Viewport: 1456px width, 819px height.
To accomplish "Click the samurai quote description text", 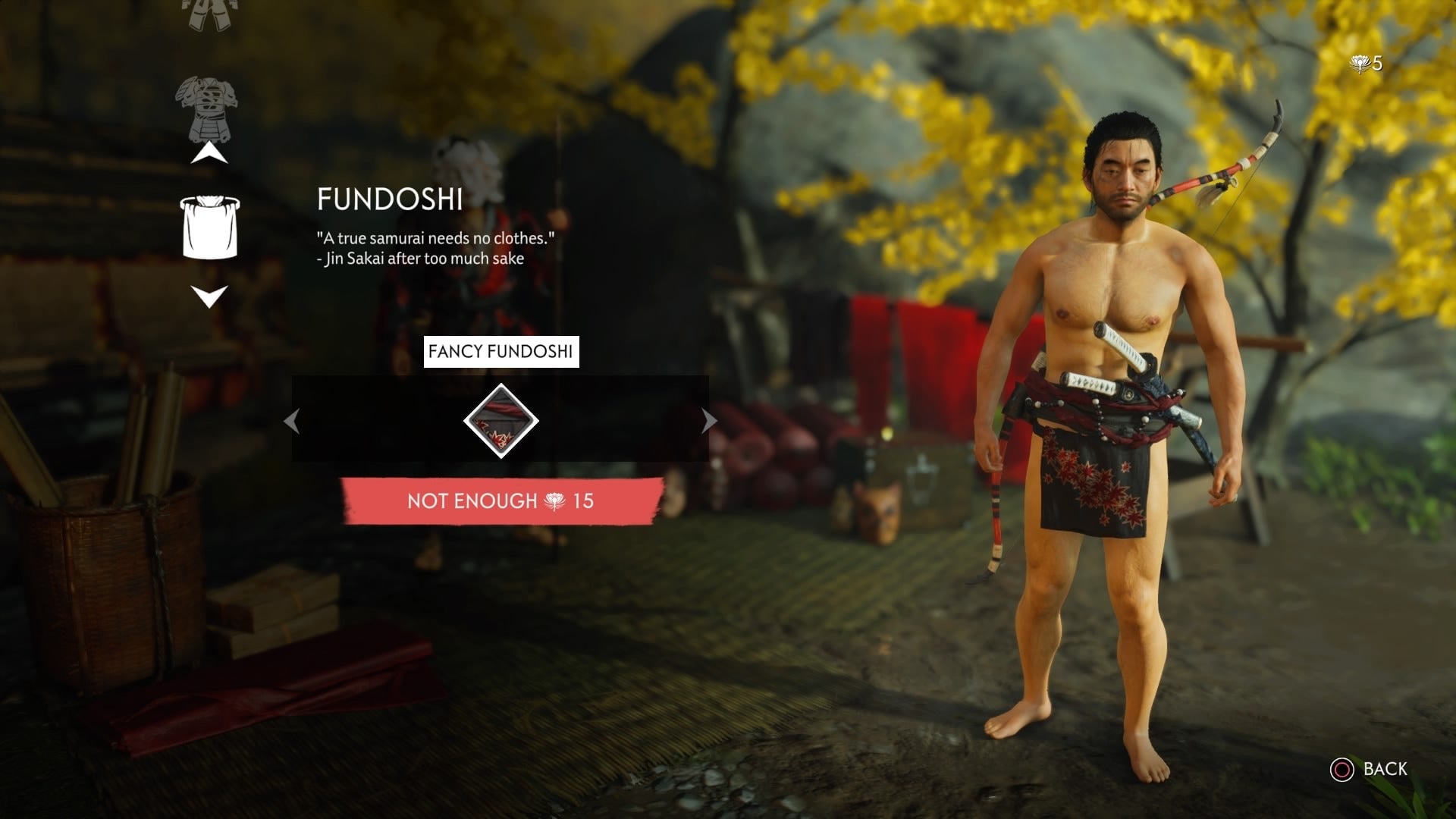I will tap(436, 246).
